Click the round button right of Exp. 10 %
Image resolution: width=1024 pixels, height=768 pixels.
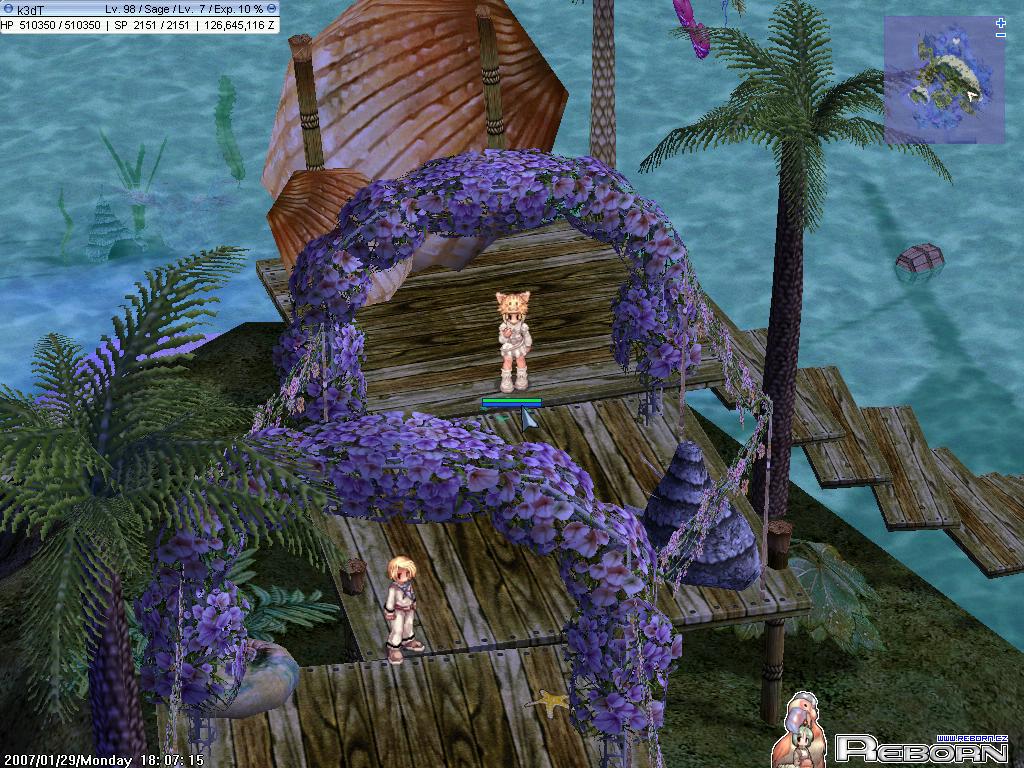click(x=272, y=9)
